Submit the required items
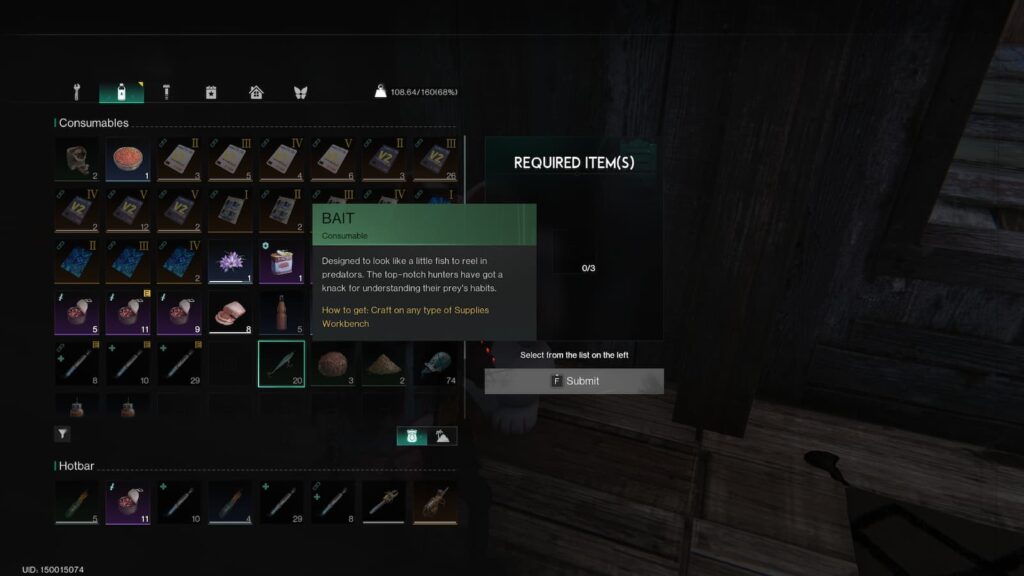This screenshot has width=1024, height=576. click(x=574, y=381)
